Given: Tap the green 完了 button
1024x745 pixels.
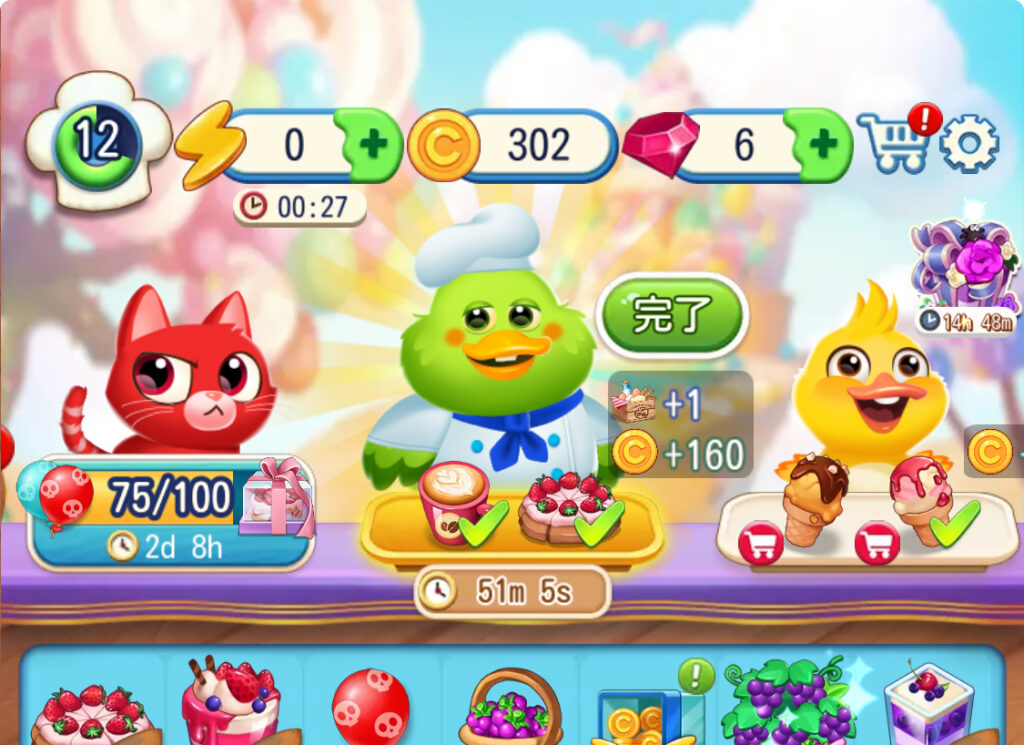Looking at the screenshot, I should [672, 316].
